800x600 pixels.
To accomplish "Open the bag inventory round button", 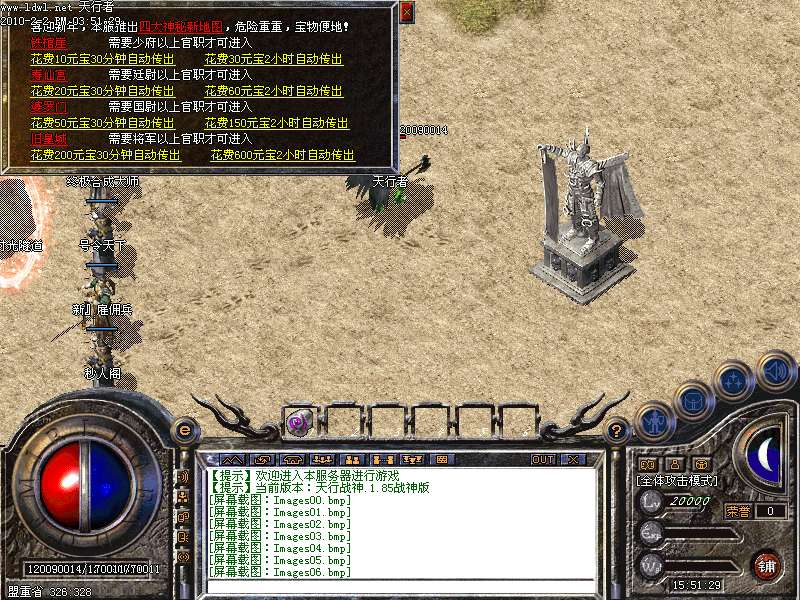I will [694, 400].
